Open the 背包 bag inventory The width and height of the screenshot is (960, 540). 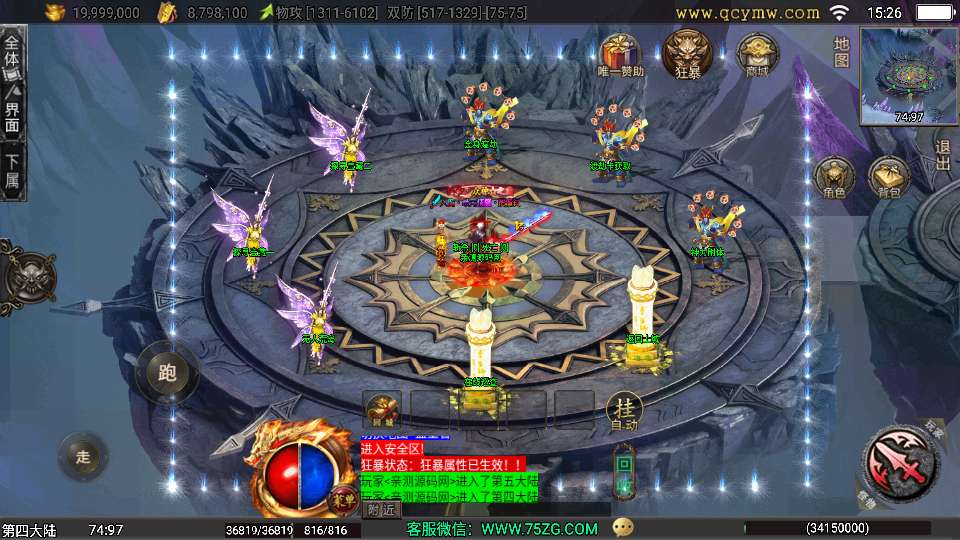[888, 176]
